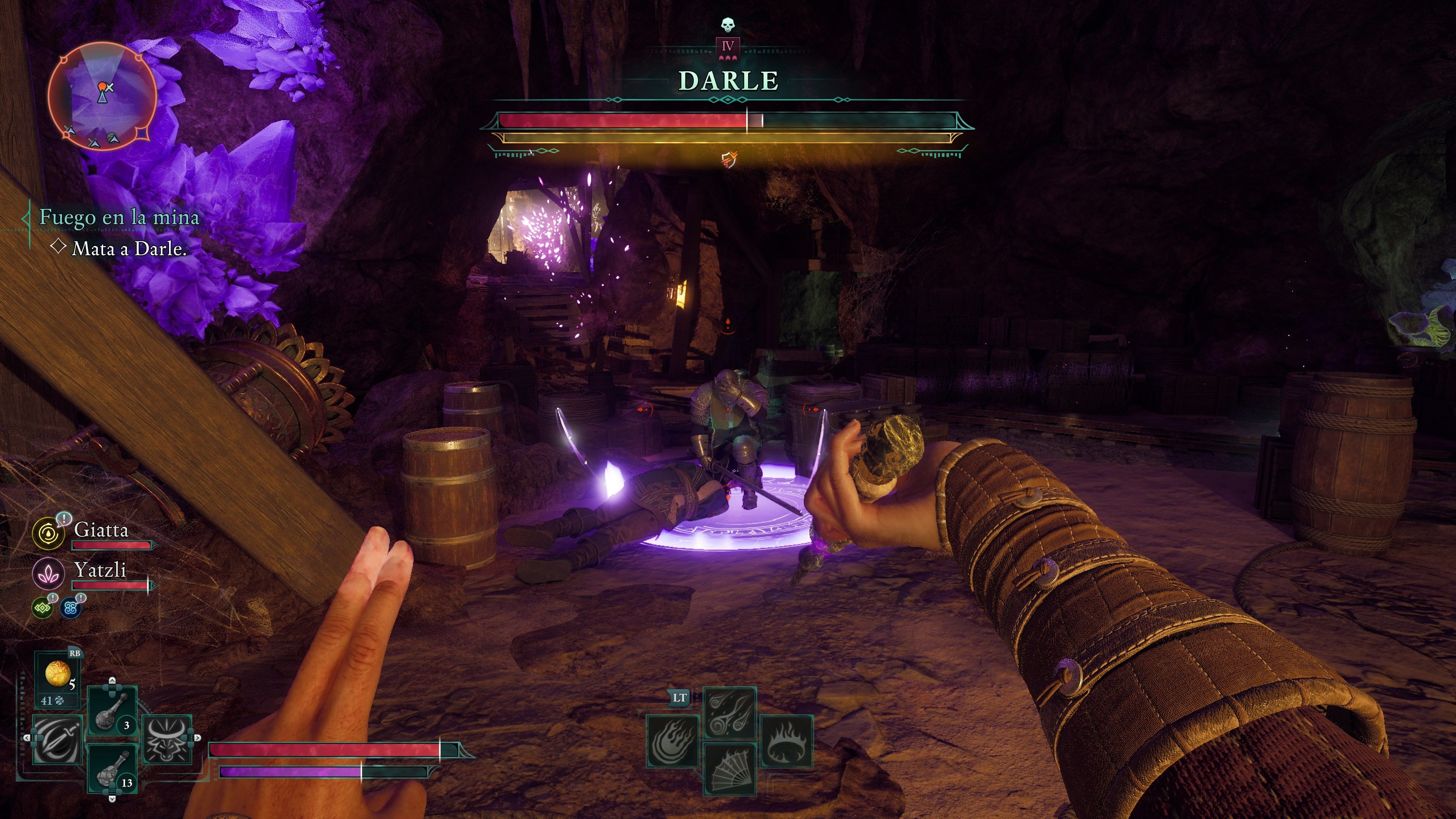Cast the meteor shower spell
Screen dimensions: 1456x819
coord(730,712)
